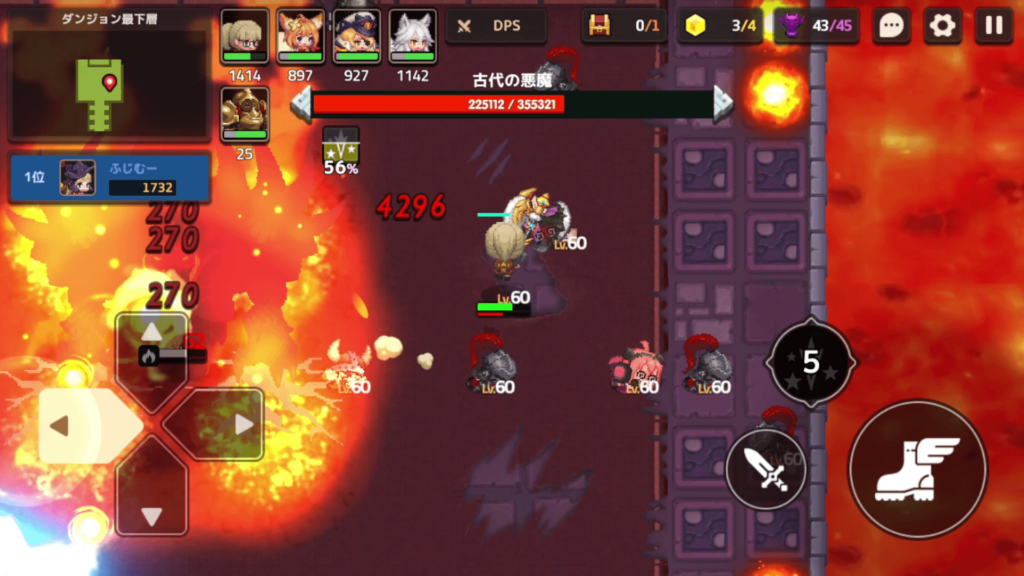This screenshot has height=576, width=1024.
Task: Activate the winged boot dash button
Action: pos(917,467)
